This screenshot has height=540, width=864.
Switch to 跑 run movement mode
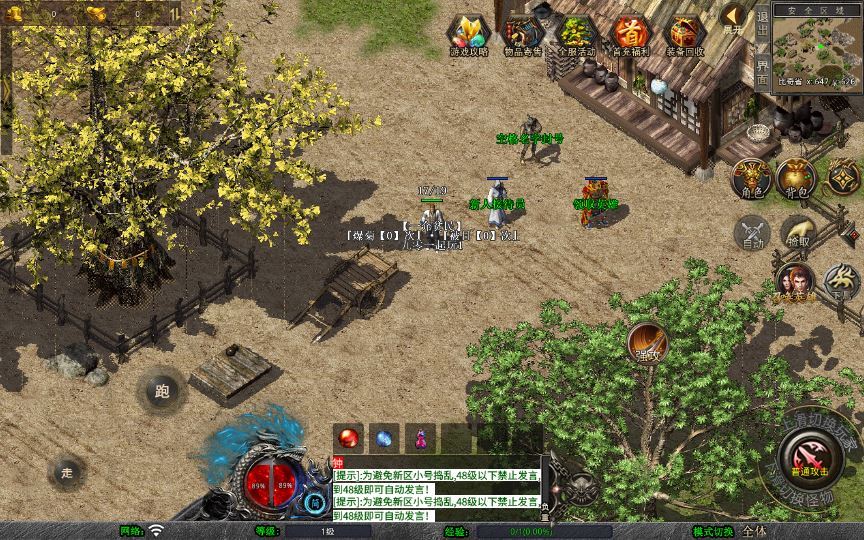tap(162, 391)
